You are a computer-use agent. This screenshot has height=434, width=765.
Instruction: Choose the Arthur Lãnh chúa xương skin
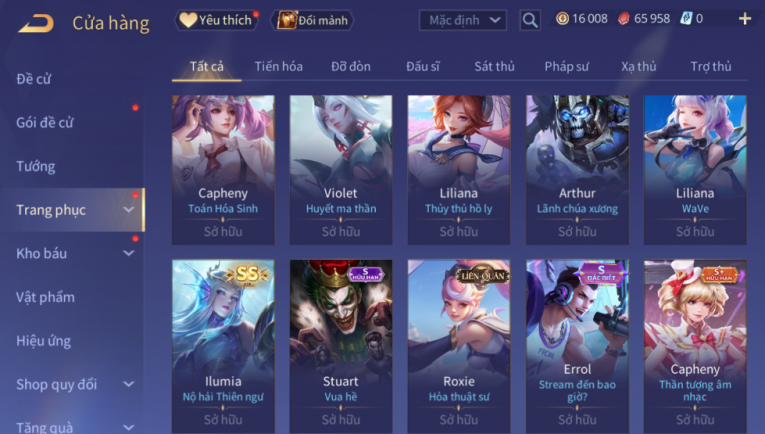tap(577, 168)
